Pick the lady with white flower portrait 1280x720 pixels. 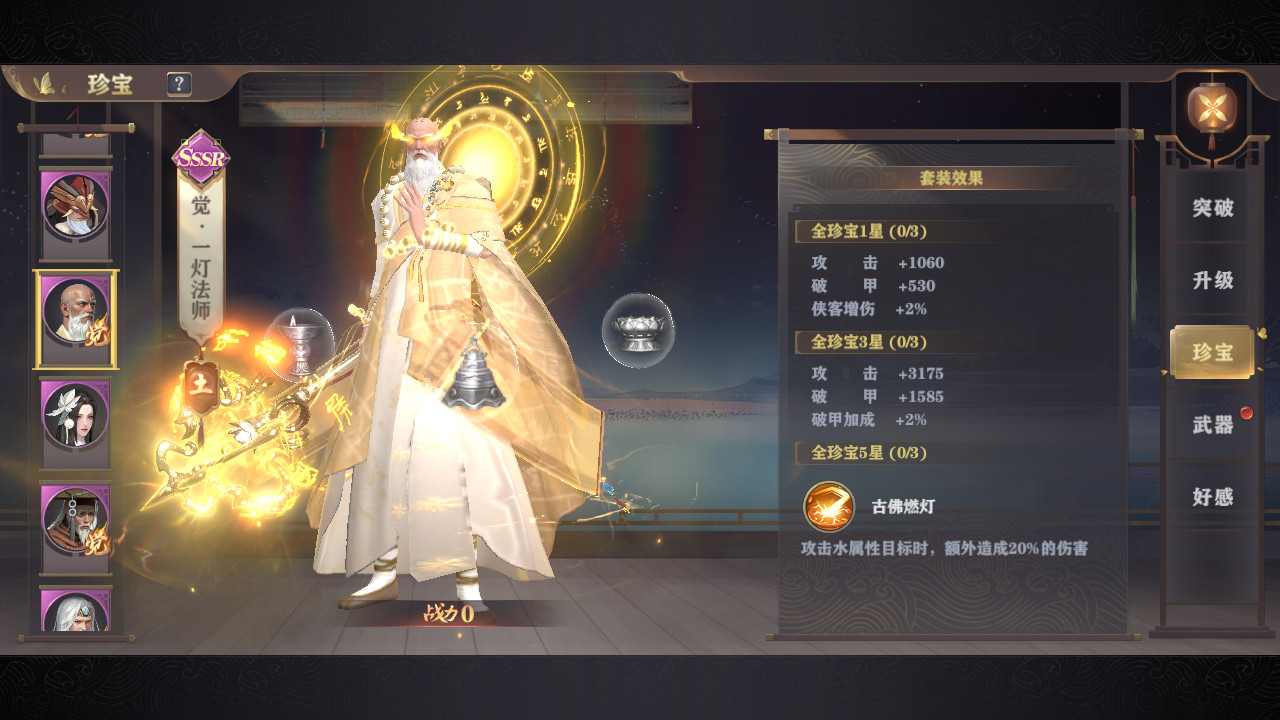(75, 414)
